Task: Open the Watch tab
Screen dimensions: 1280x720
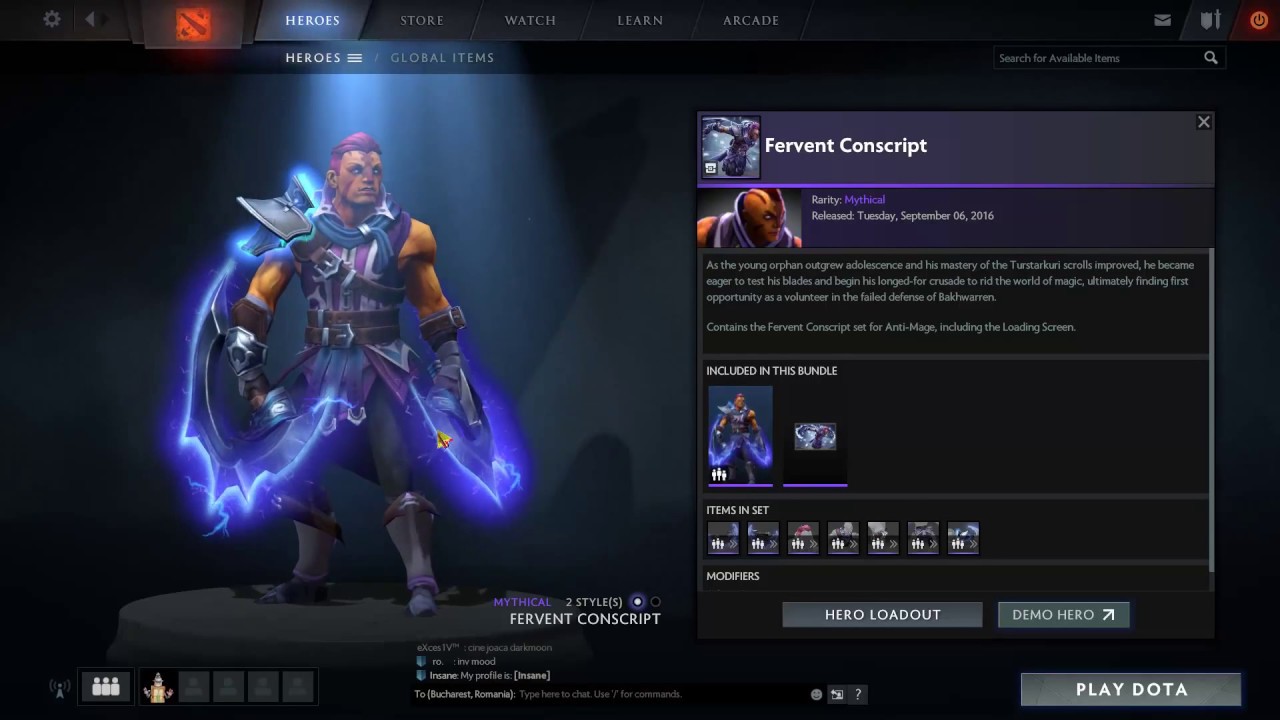Action: 530,20
